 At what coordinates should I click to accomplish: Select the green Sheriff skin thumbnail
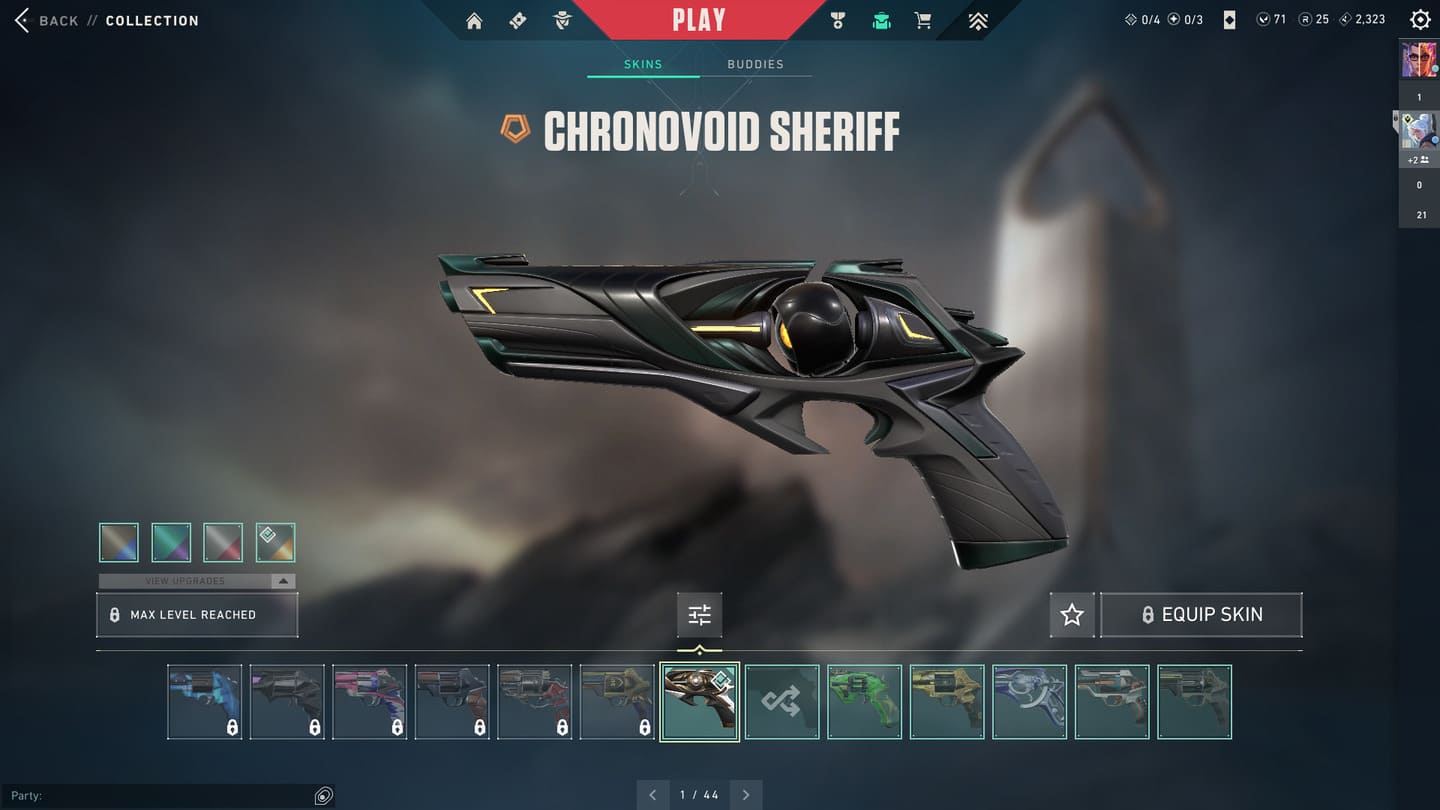pyautogui.click(x=865, y=702)
